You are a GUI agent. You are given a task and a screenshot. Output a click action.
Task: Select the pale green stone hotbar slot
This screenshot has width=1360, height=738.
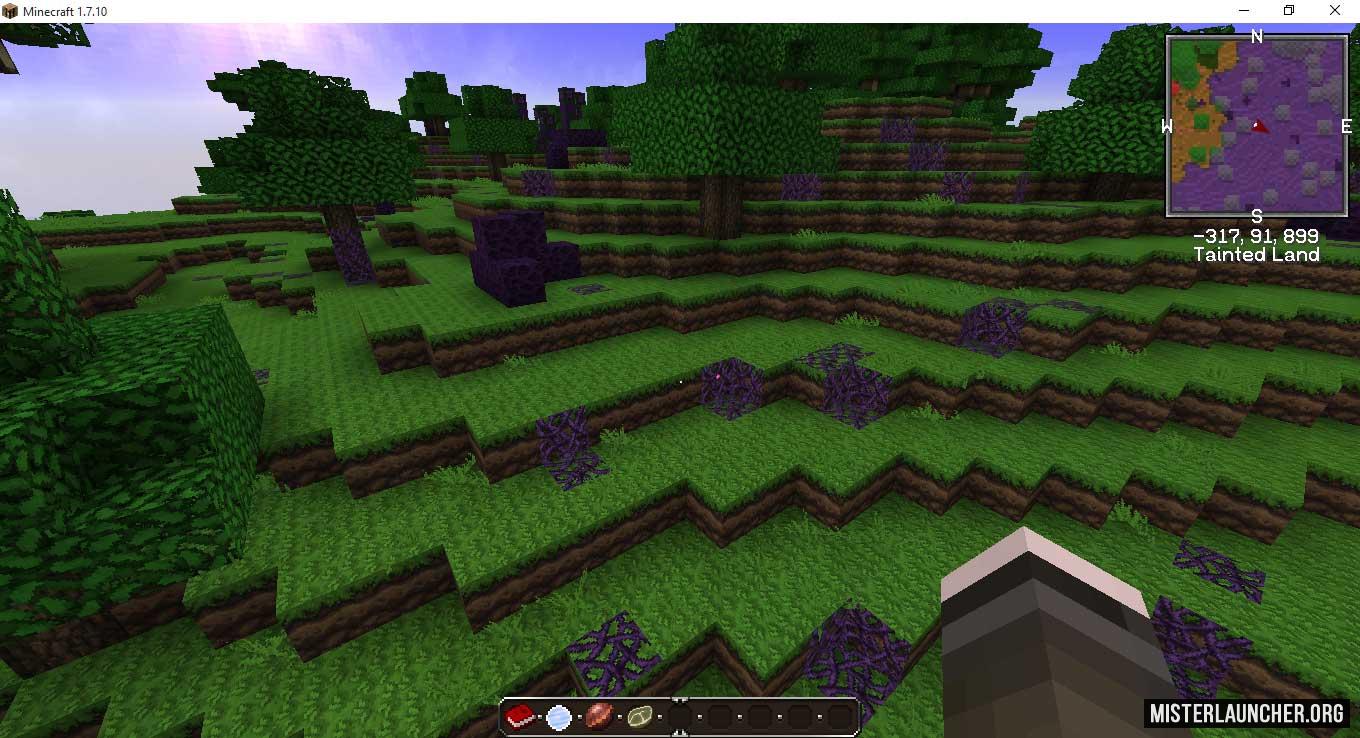pos(640,716)
